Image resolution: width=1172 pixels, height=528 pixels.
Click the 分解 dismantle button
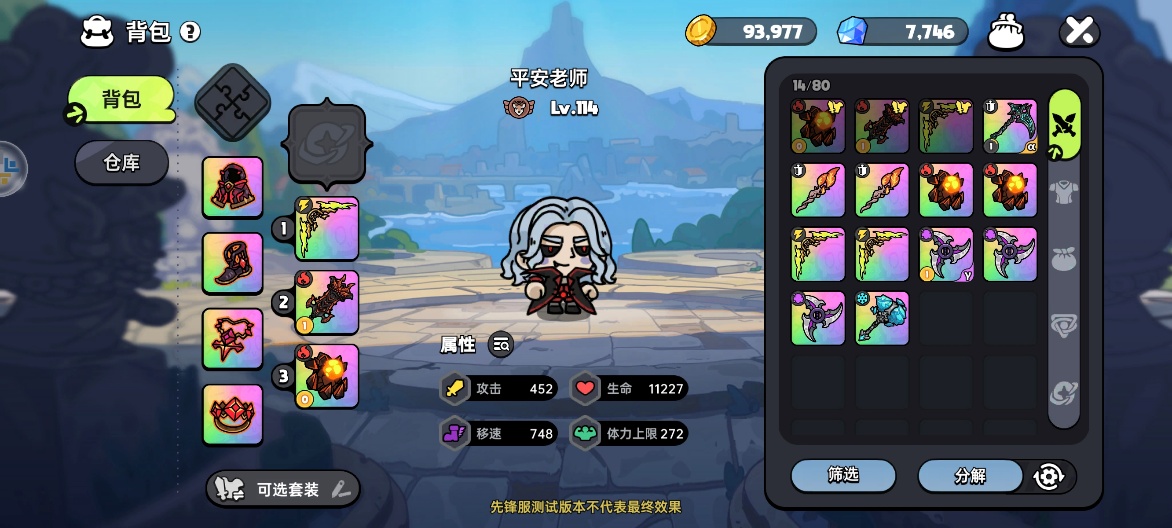click(970, 476)
